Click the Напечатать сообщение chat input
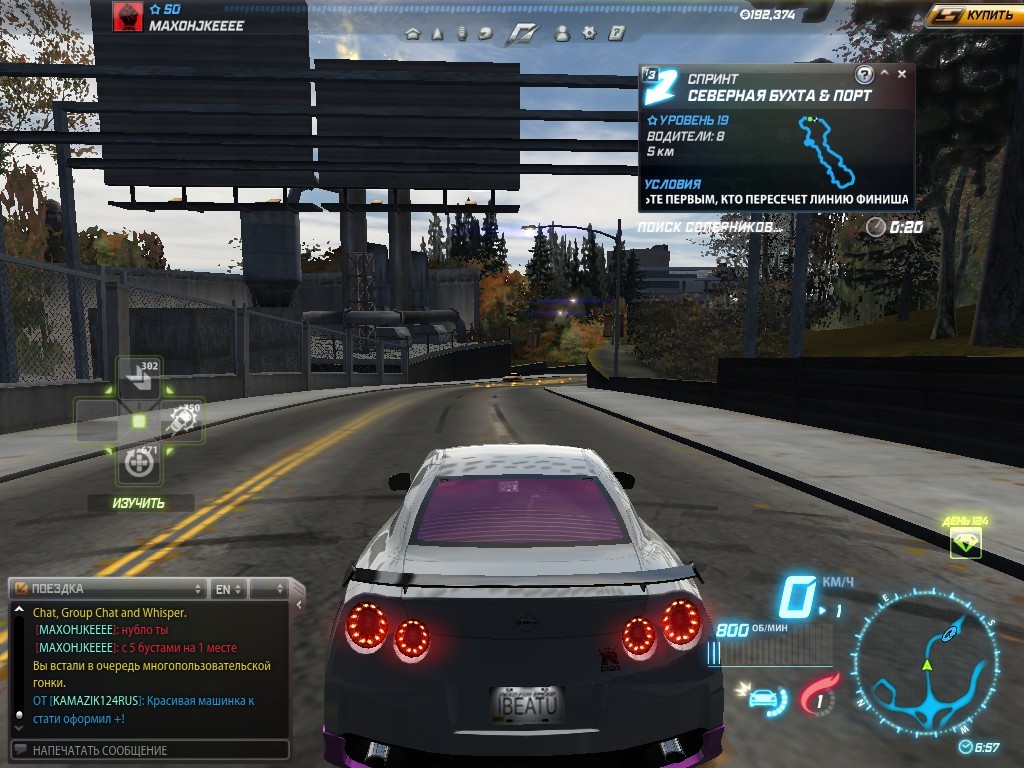The image size is (1024, 768). (x=150, y=750)
